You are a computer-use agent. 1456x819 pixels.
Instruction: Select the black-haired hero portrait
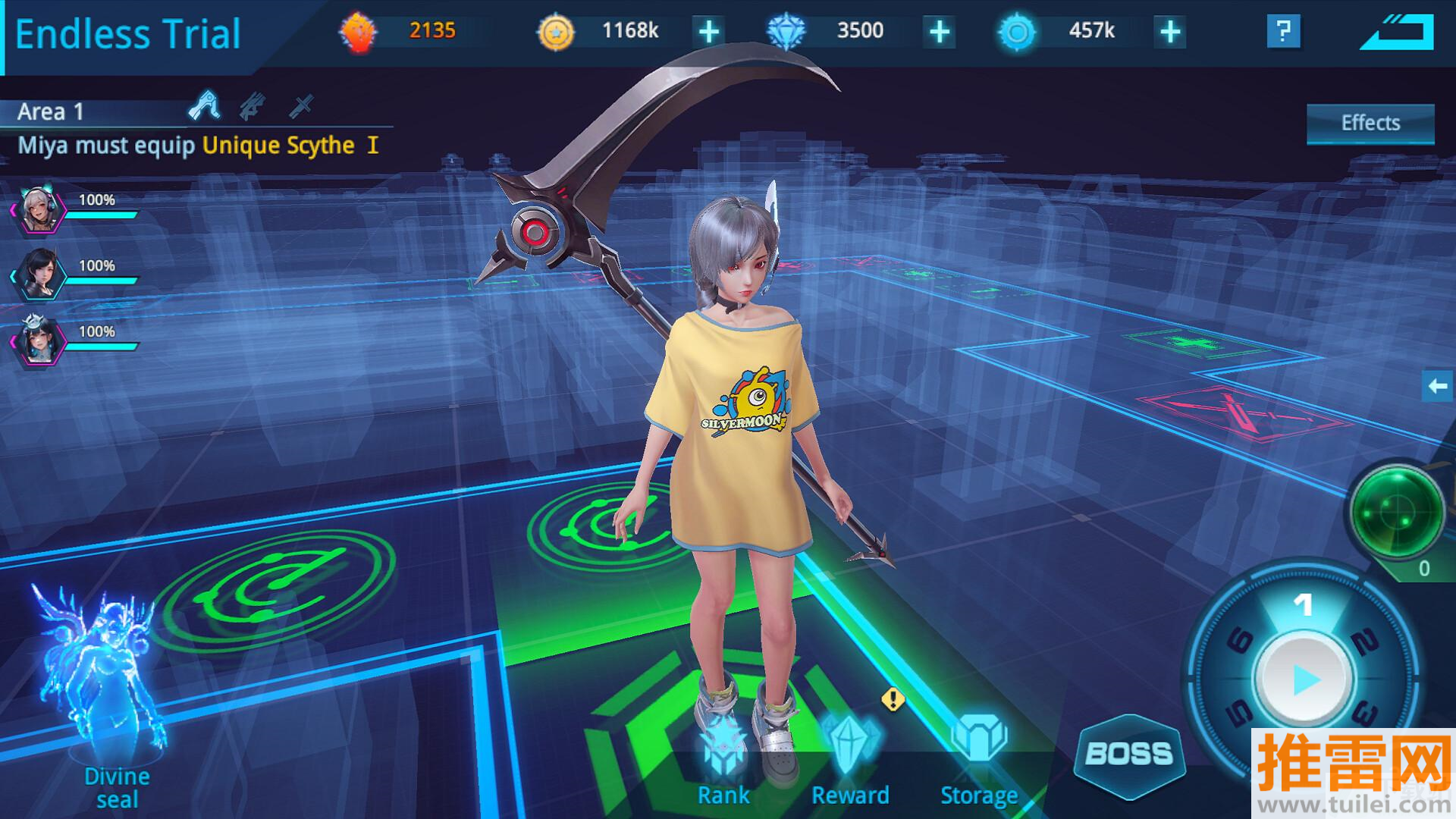[x=38, y=275]
